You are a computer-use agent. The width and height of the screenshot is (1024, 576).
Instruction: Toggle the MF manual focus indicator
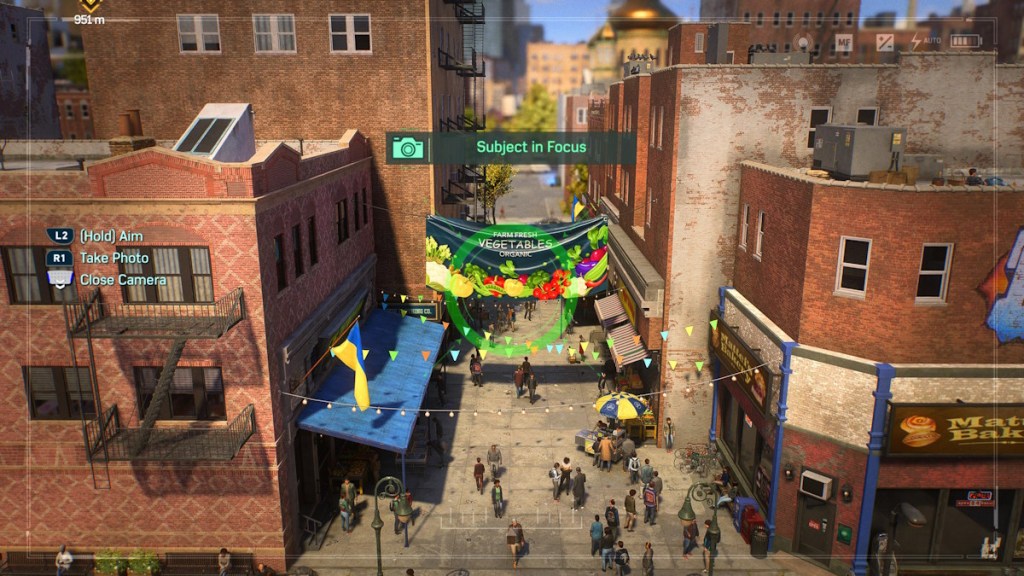(844, 42)
